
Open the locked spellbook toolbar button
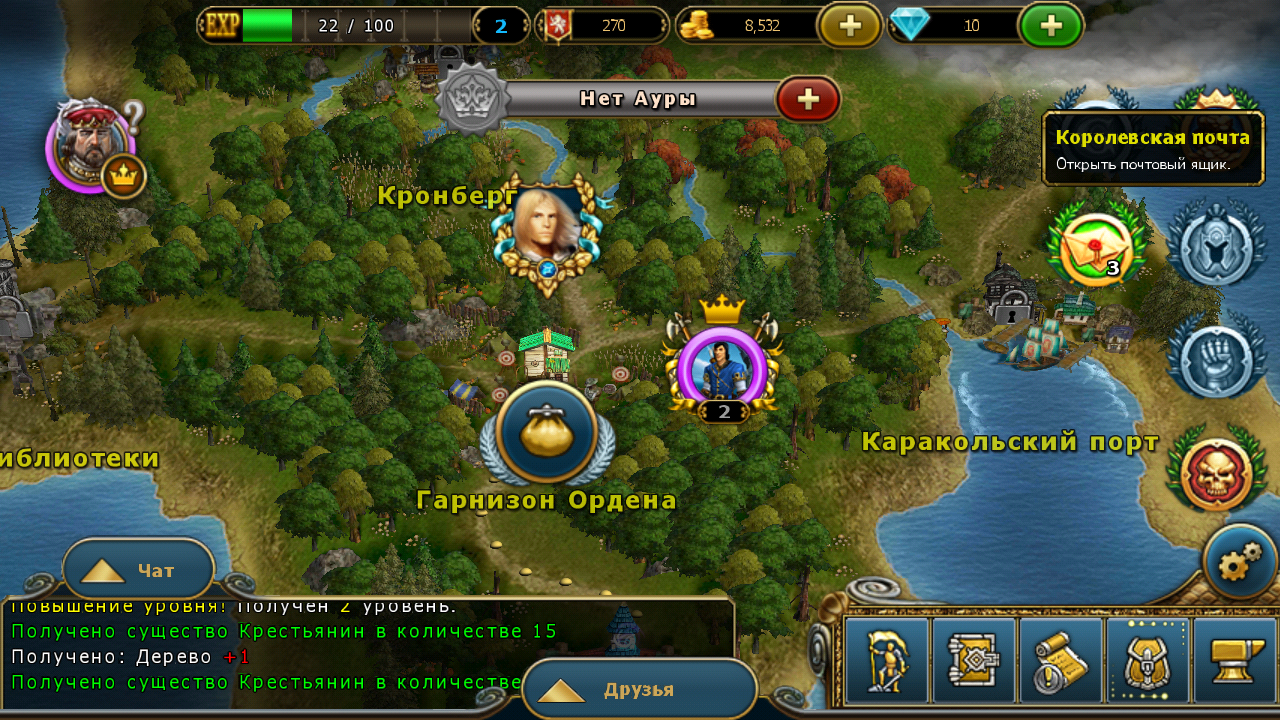click(x=973, y=661)
